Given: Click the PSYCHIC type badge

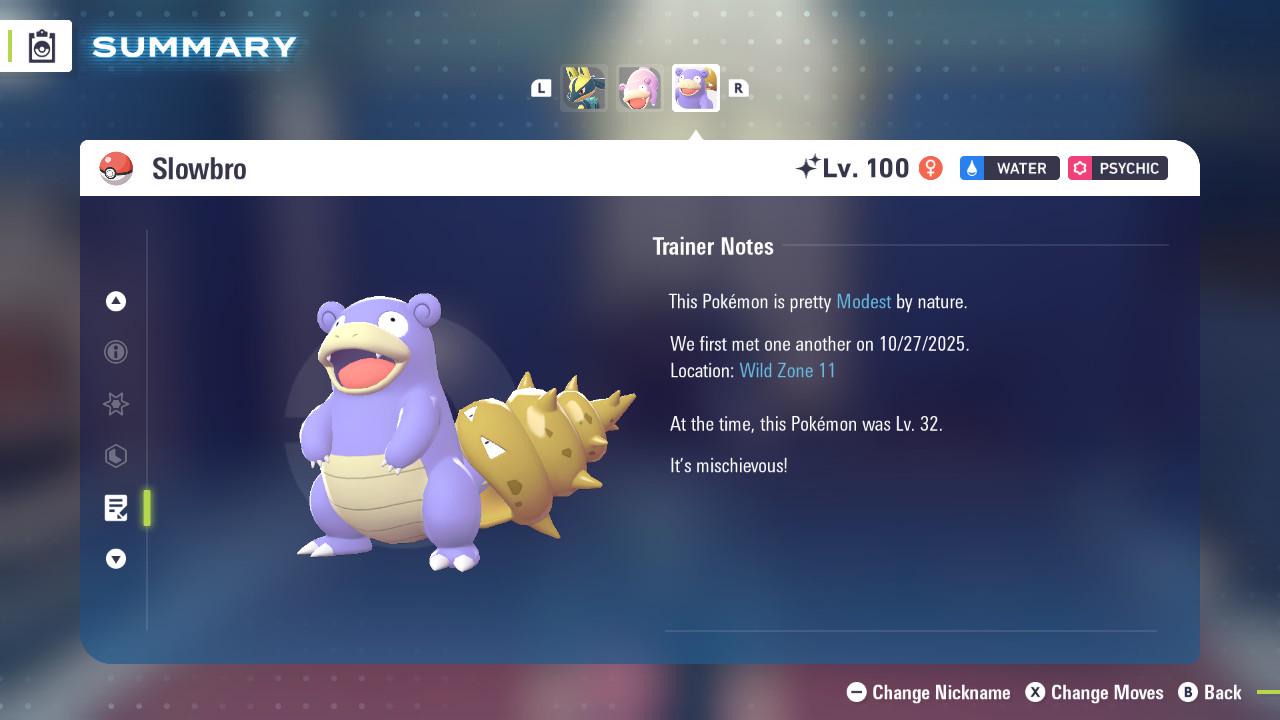Looking at the screenshot, I should 1117,168.
